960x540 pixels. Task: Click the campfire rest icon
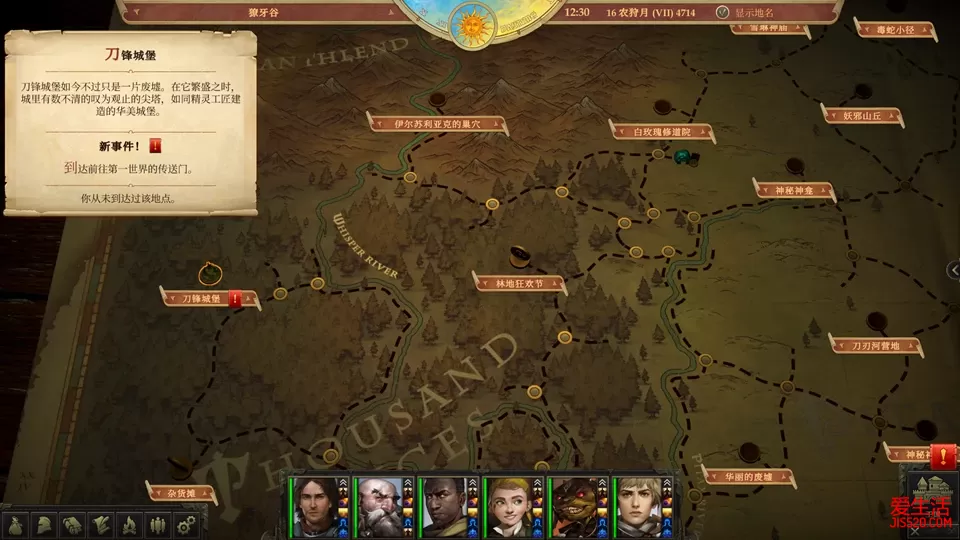128,523
